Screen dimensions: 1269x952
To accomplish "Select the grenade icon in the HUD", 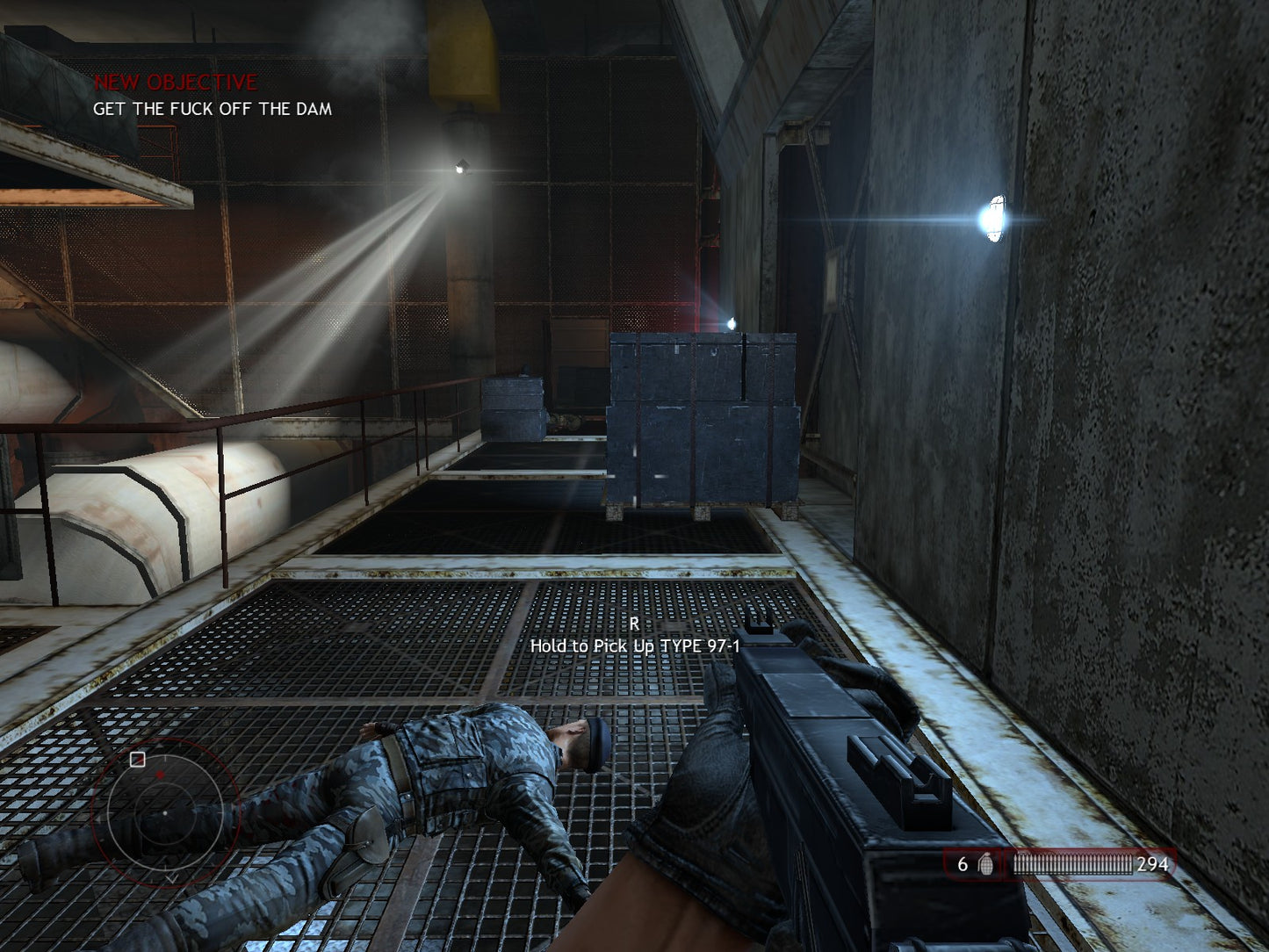I will coord(985,864).
